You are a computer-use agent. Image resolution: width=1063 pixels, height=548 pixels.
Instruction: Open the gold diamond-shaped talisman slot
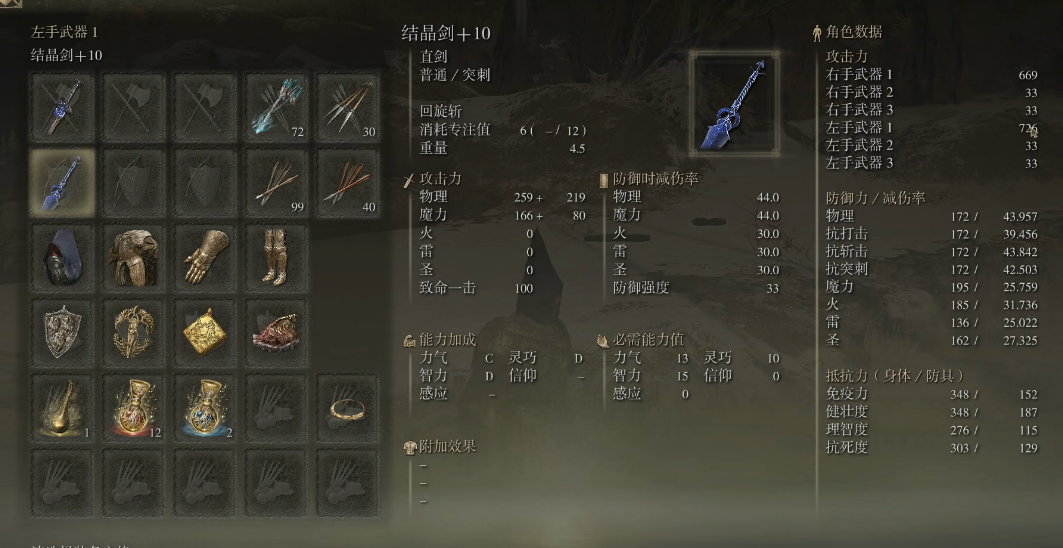pos(206,332)
